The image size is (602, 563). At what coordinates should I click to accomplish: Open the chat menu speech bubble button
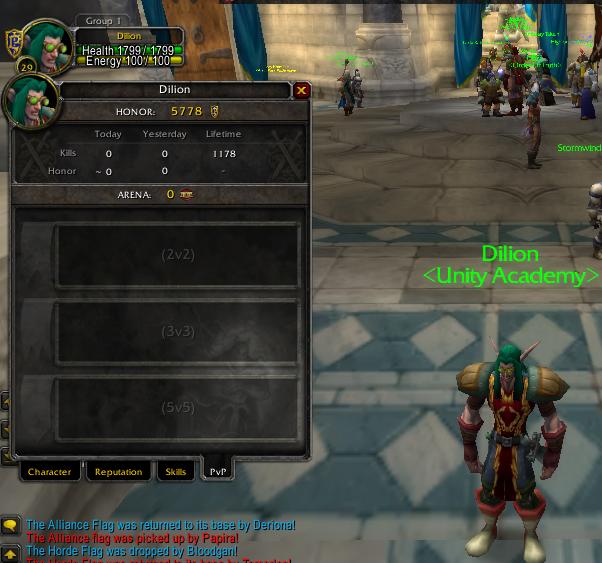tap(10, 526)
